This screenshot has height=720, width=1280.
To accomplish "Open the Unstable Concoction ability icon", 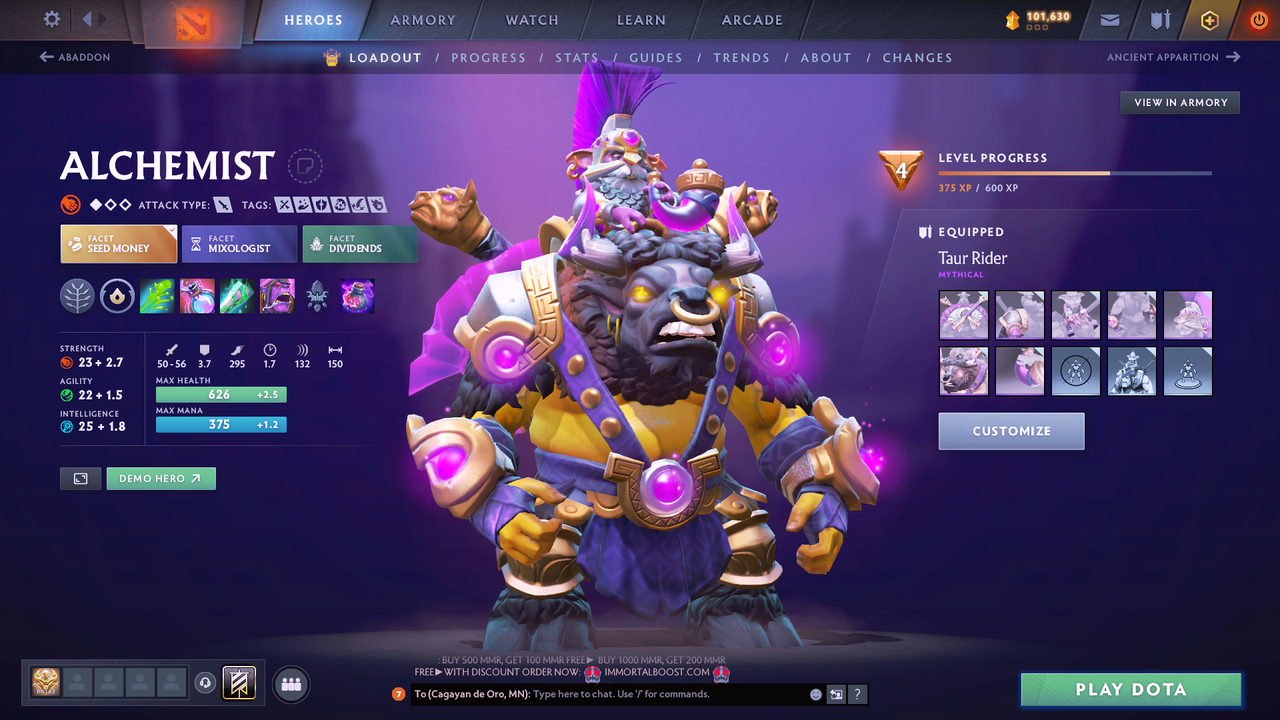I will (197, 295).
